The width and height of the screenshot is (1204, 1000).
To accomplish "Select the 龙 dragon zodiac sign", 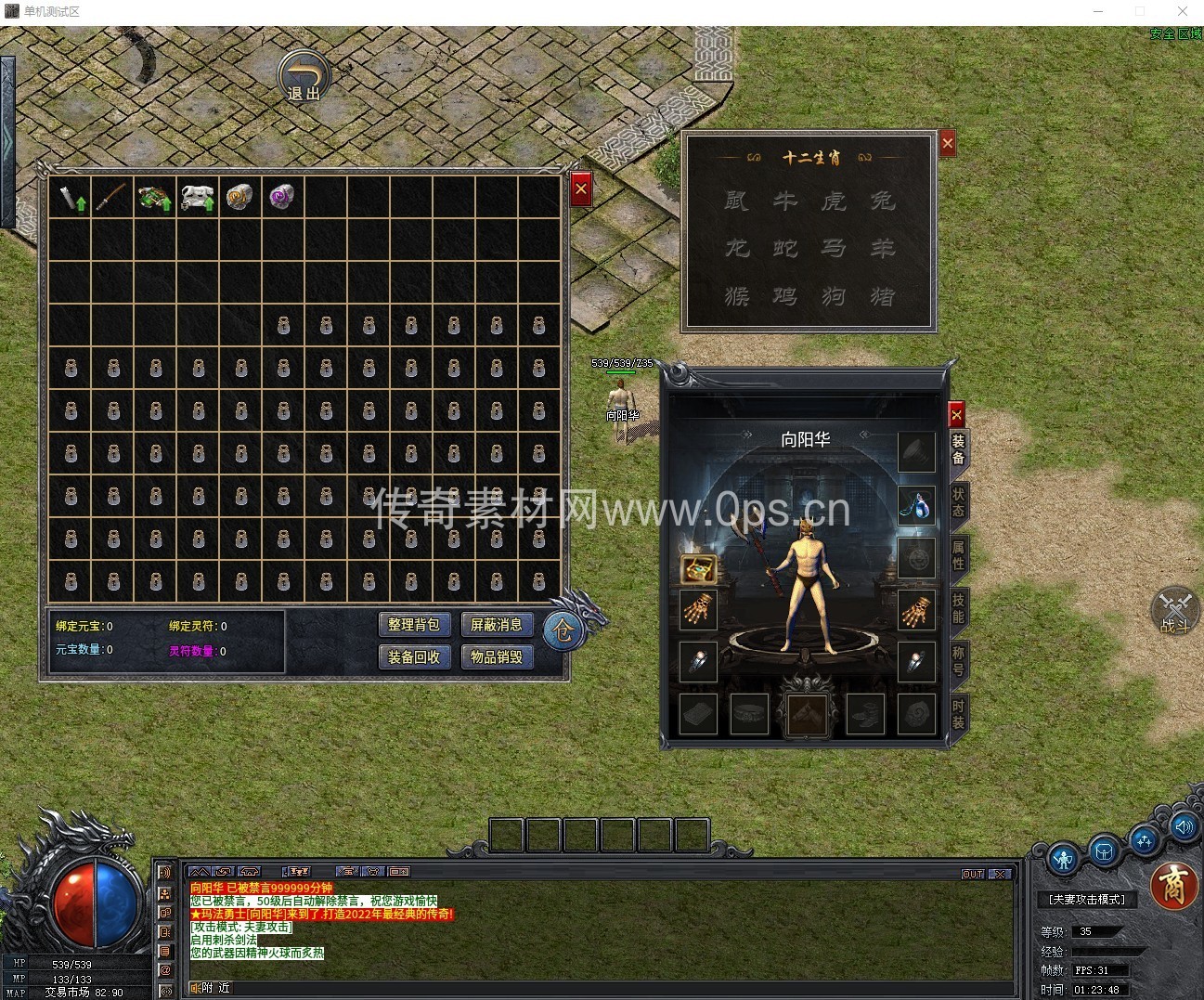I will pyautogui.click(x=737, y=248).
